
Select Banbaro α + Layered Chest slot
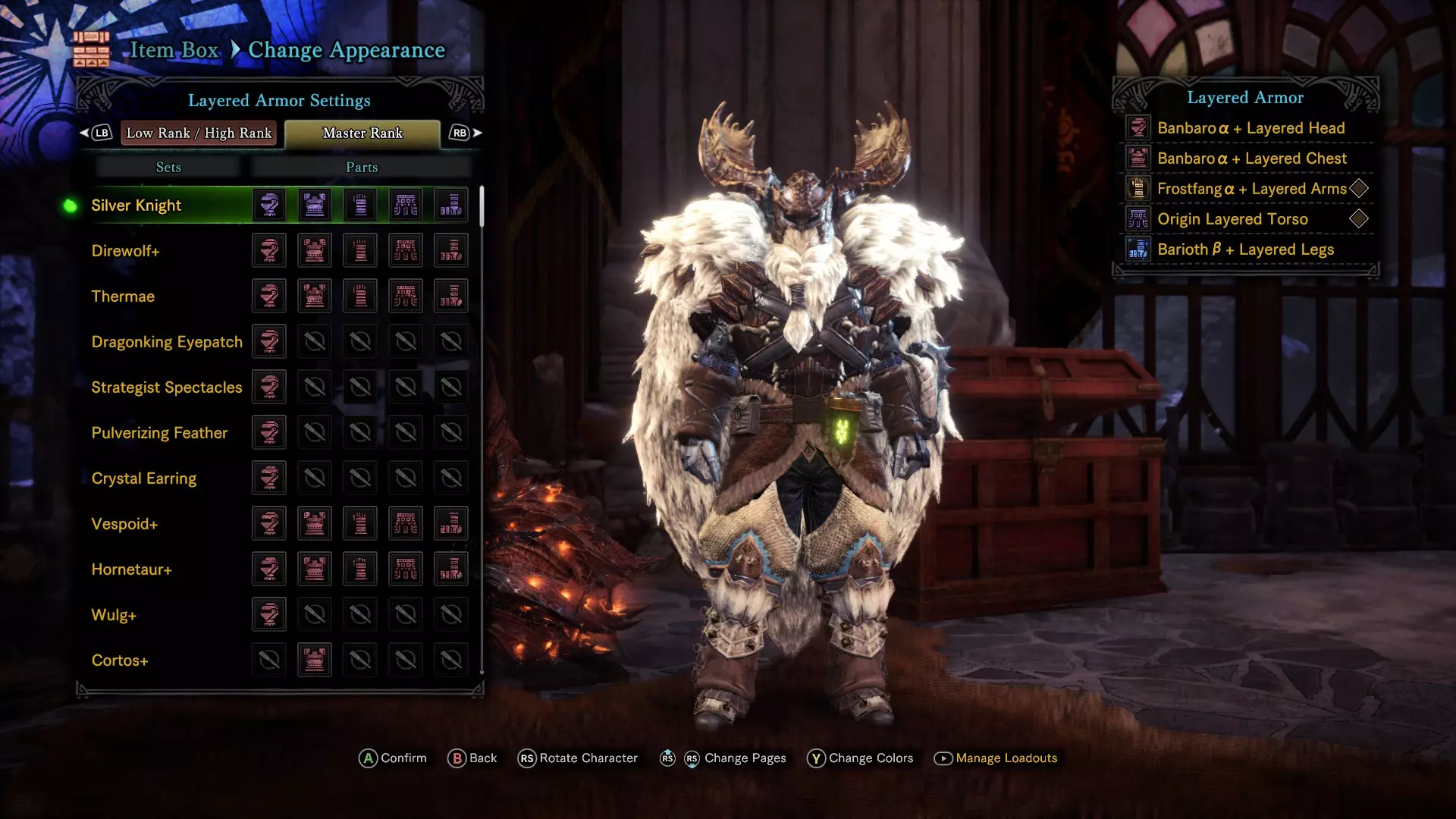coord(1251,158)
